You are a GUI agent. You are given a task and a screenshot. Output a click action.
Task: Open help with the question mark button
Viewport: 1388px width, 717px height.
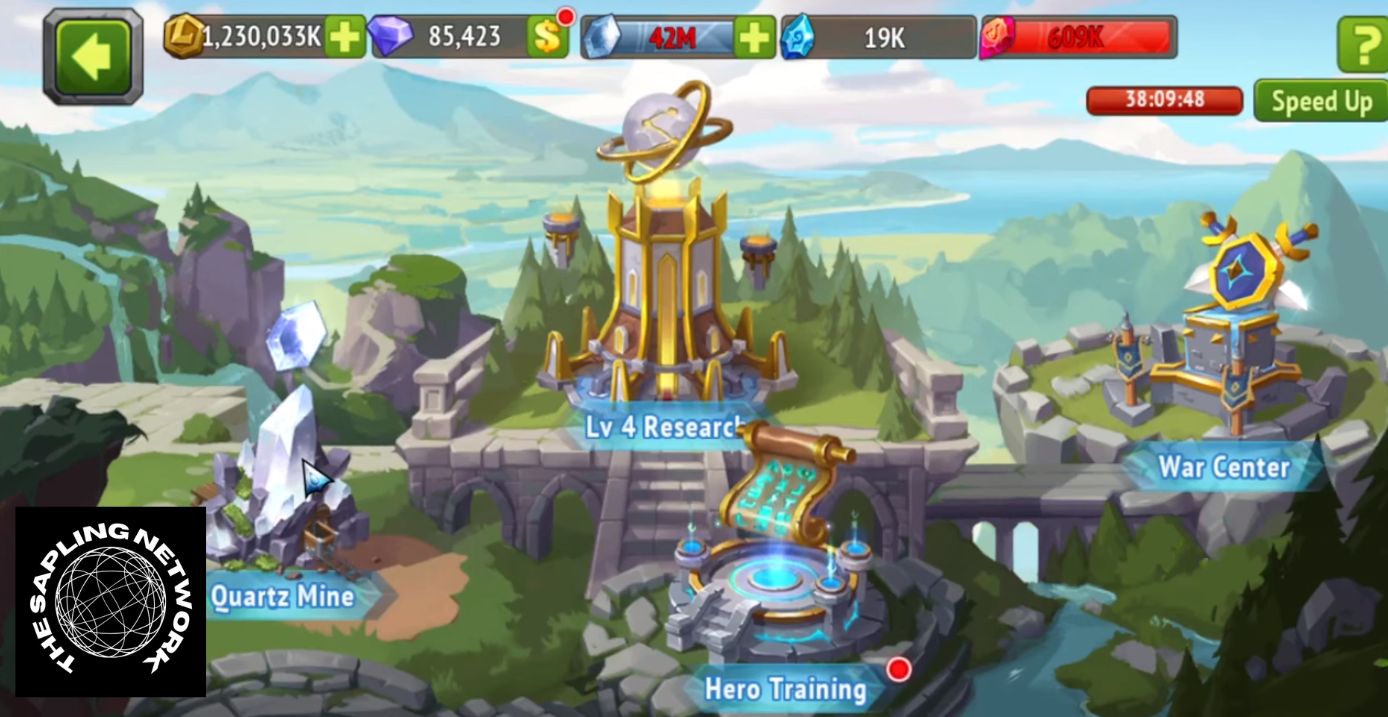(1362, 45)
